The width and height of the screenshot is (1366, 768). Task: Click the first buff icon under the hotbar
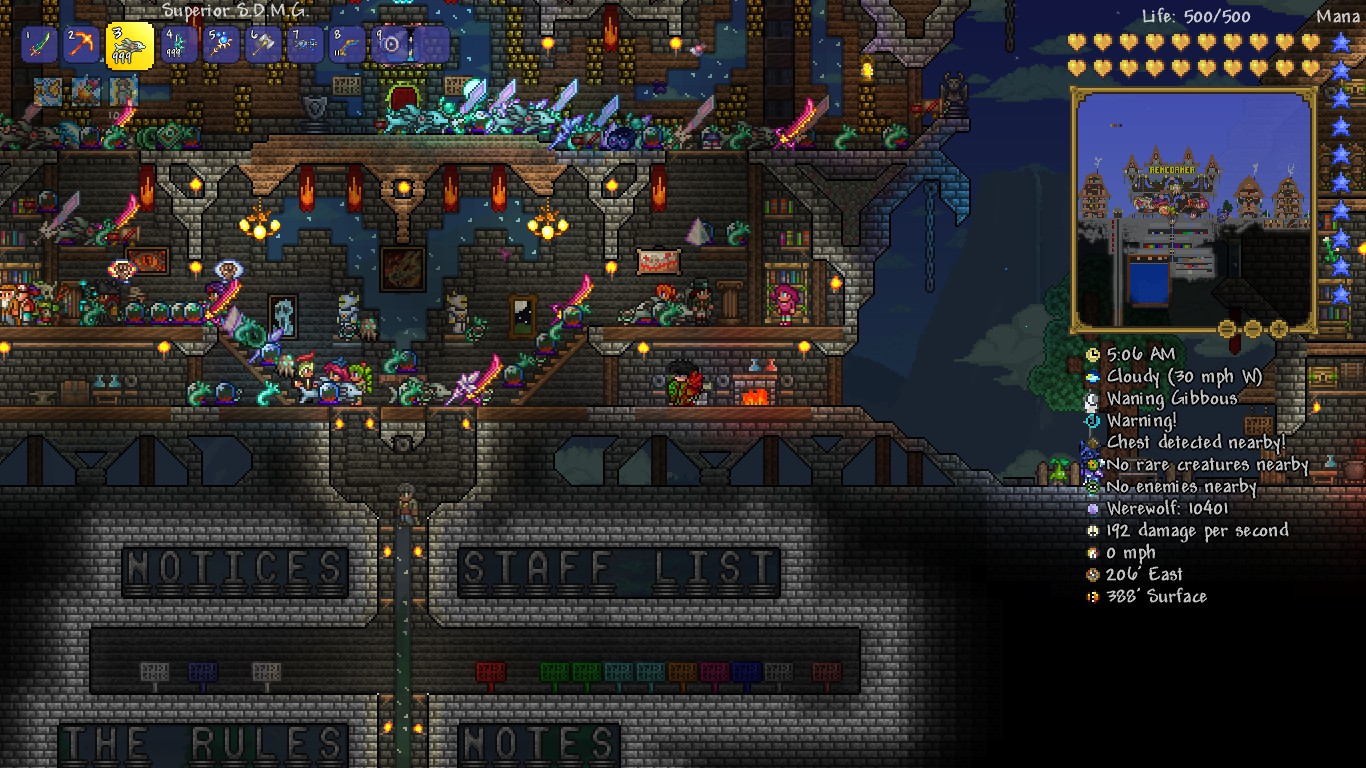(x=48, y=92)
